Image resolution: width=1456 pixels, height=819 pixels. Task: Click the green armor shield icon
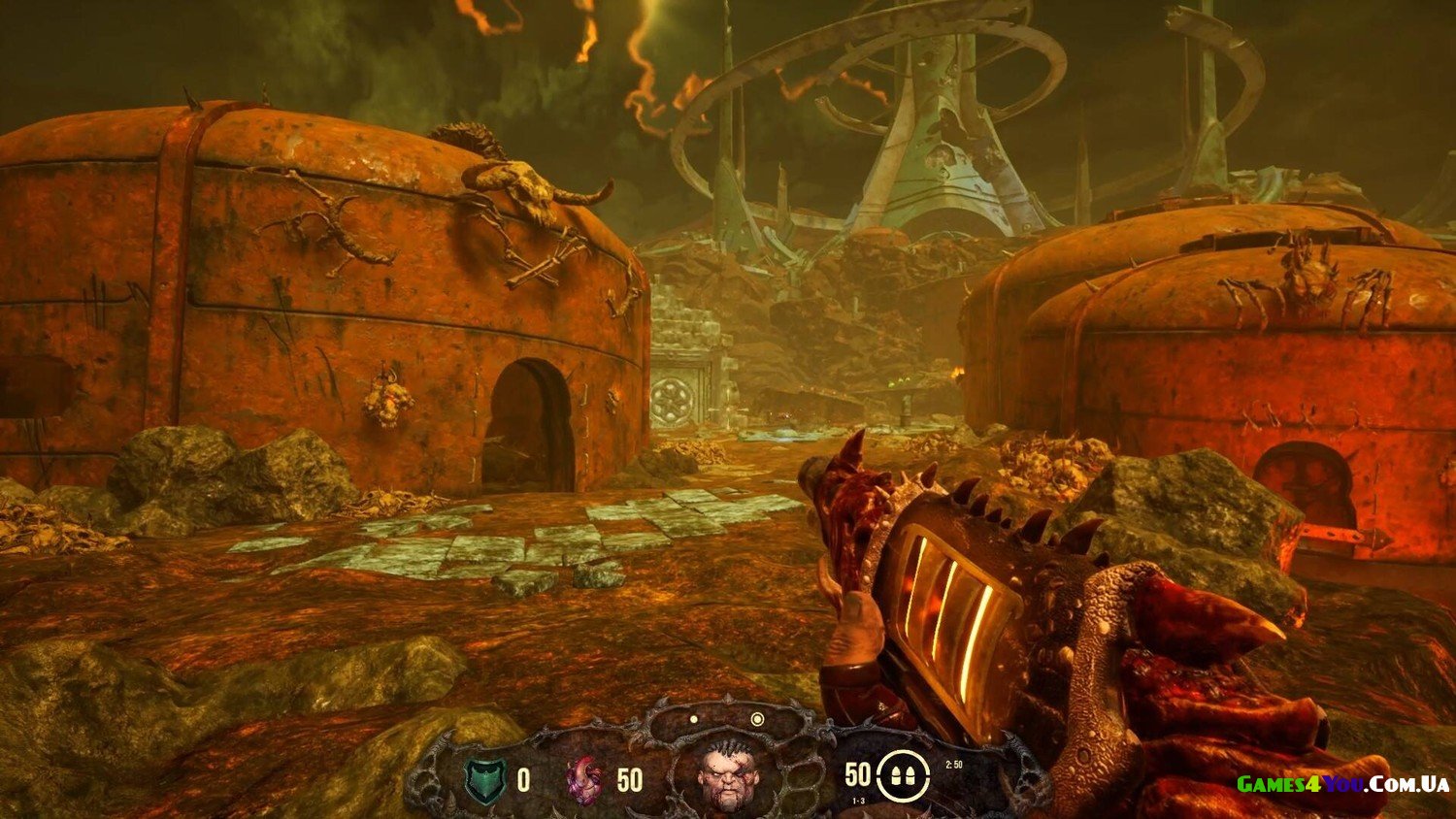484,780
